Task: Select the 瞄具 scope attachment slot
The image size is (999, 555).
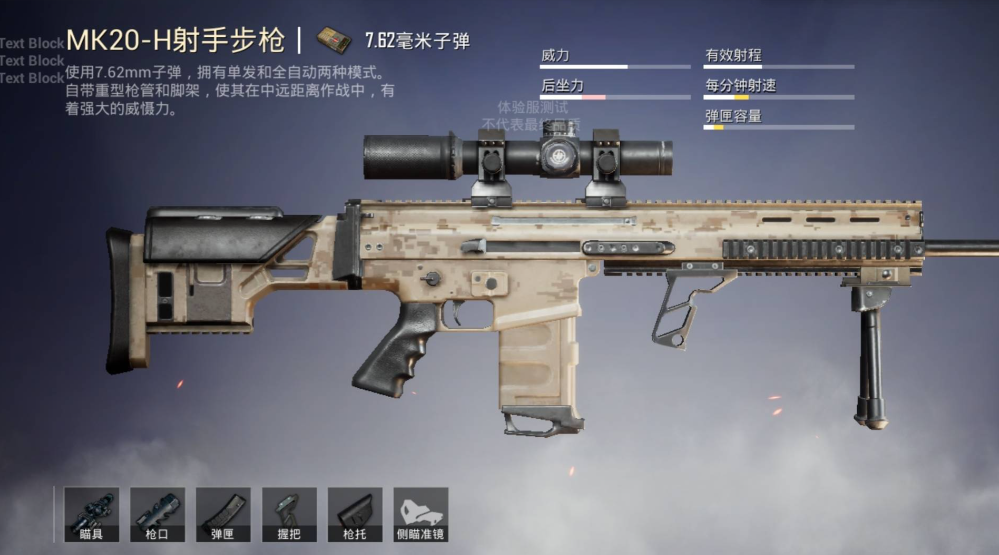Action: tap(91, 513)
